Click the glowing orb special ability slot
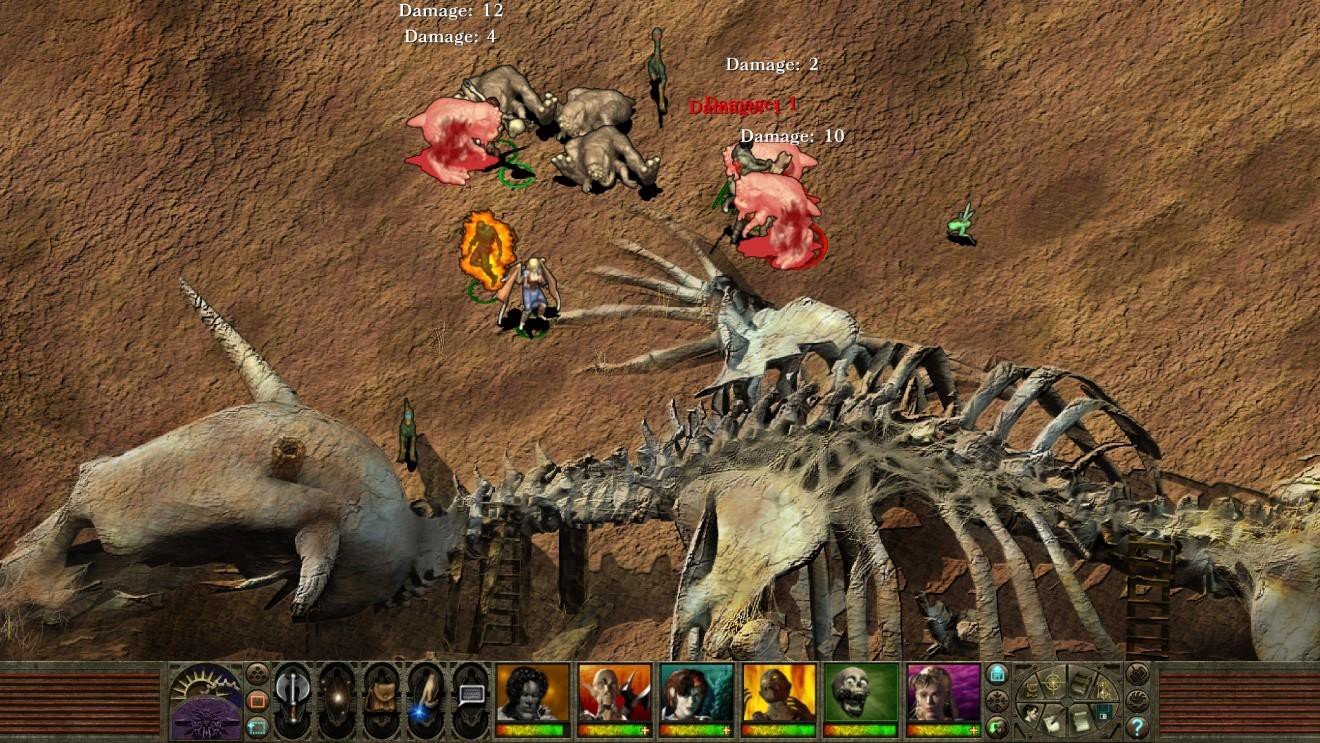The image size is (1320, 743). [337, 698]
